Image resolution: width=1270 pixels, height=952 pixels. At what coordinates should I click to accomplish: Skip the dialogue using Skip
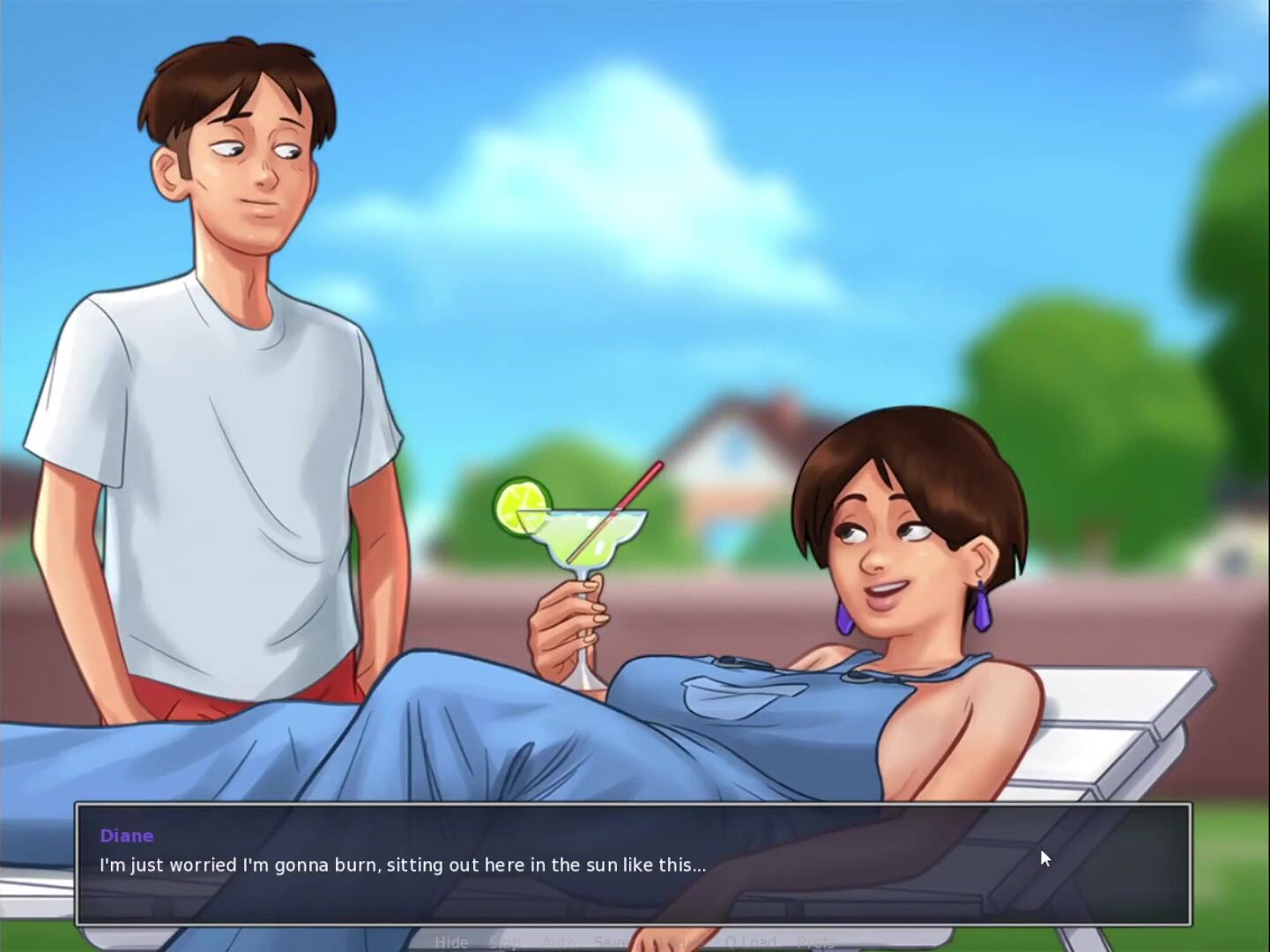click(504, 942)
